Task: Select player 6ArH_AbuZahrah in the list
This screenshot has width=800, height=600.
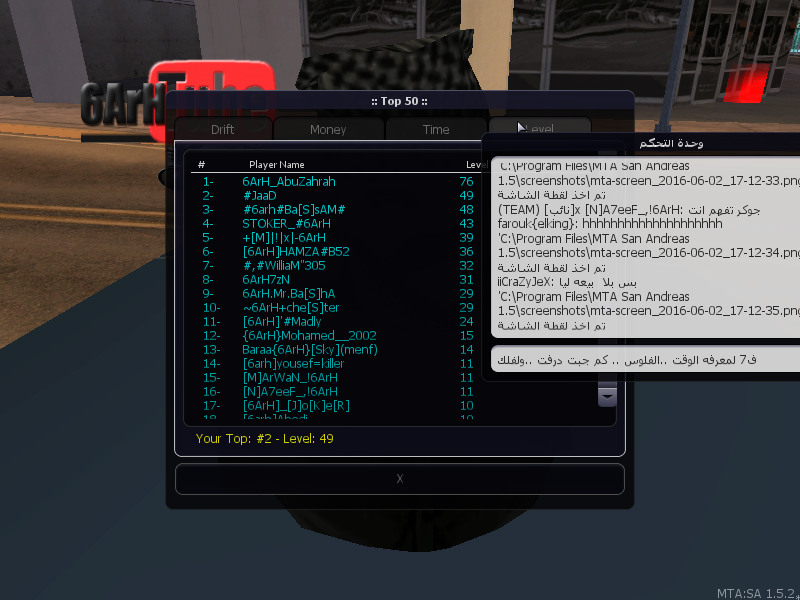Action: [289, 182]
